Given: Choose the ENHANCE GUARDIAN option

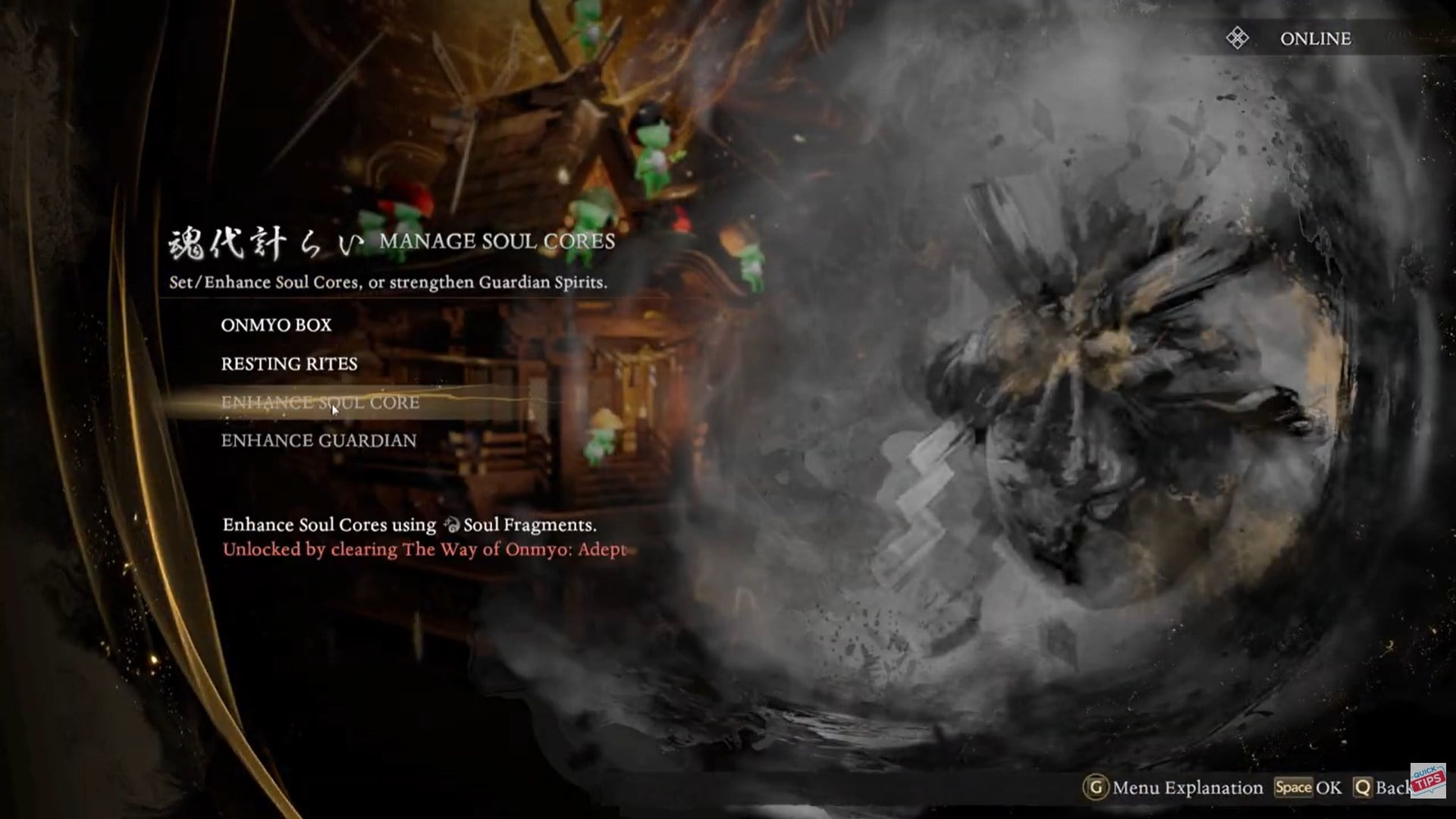Looking at the screenshot, I should coord(318,440).
